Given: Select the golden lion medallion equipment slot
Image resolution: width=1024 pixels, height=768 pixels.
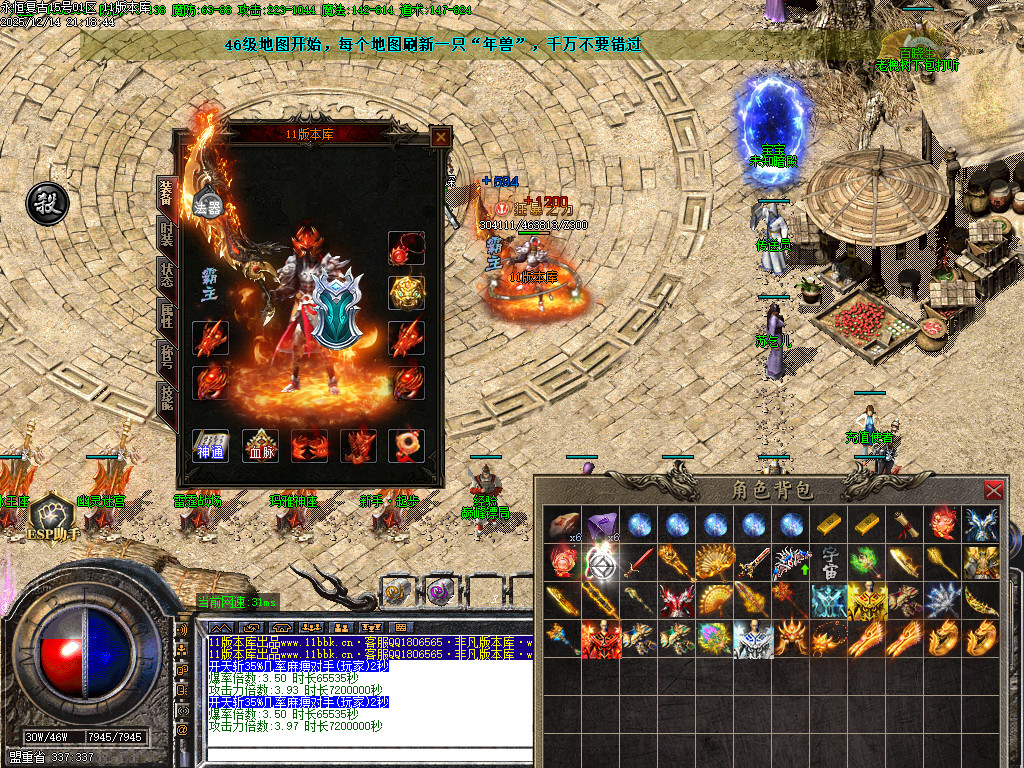Looking at the screenshot, I should 407,293.
